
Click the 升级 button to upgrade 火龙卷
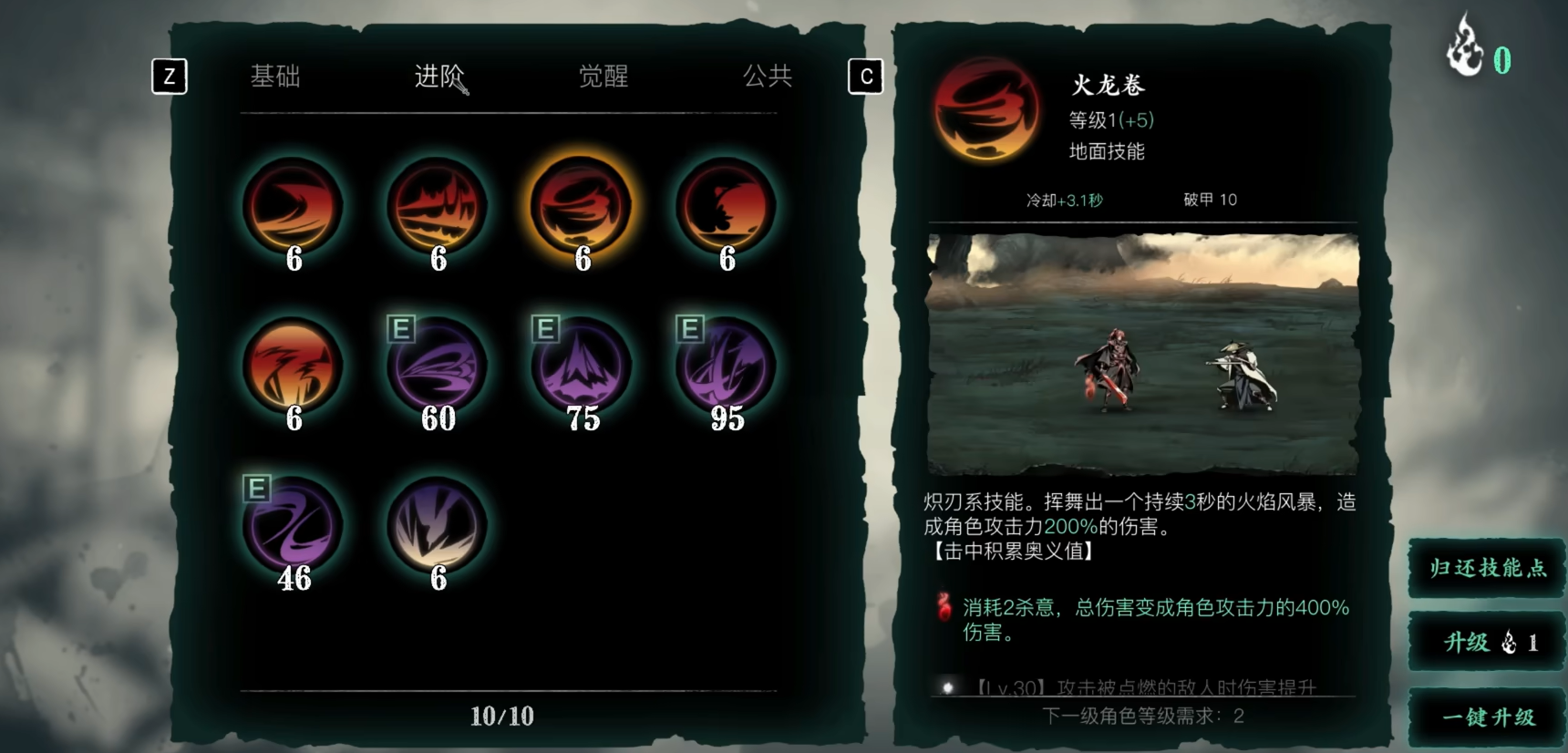coord(1485,642)
